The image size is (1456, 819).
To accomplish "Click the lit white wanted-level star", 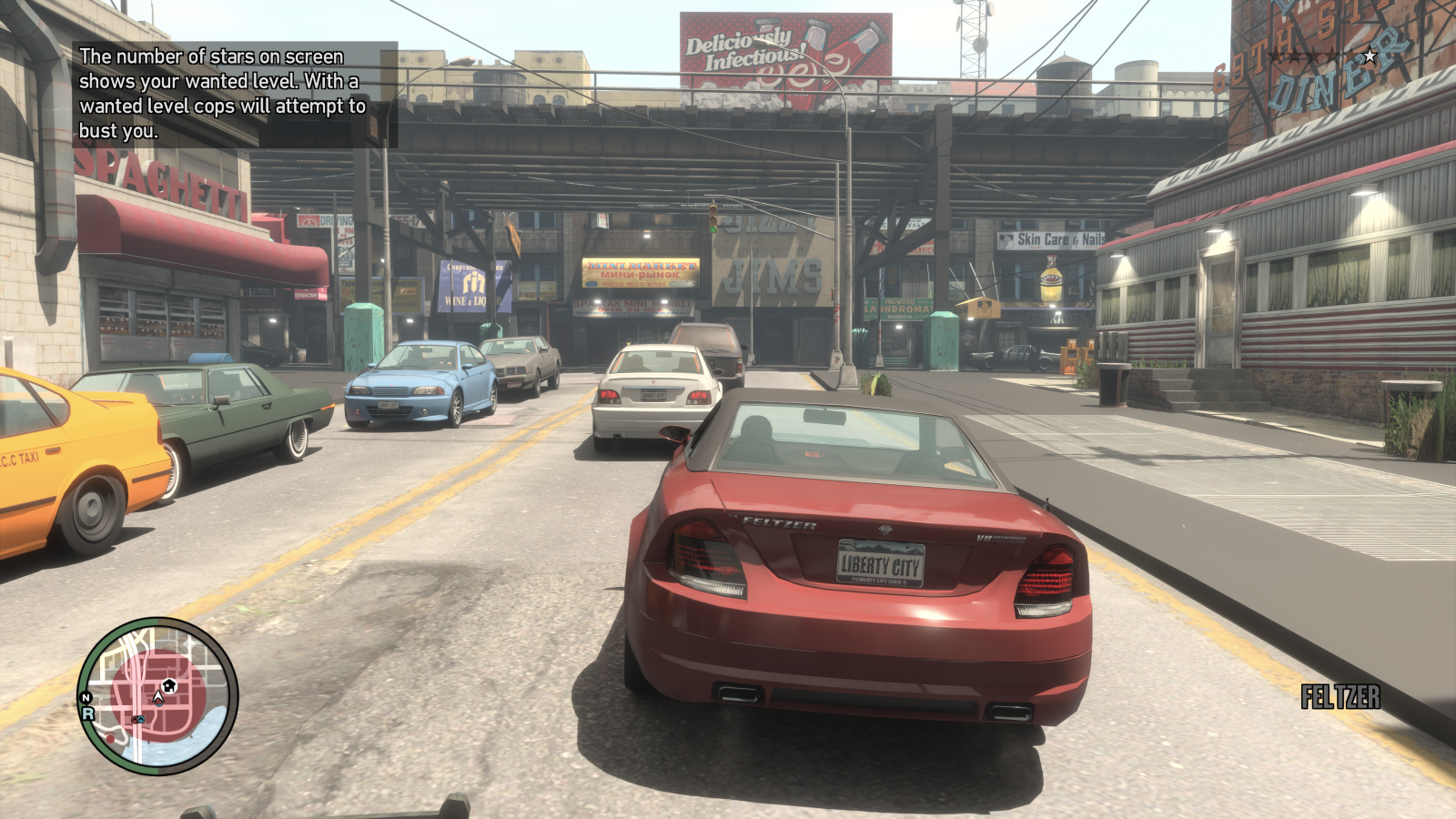I will 1370,55.
